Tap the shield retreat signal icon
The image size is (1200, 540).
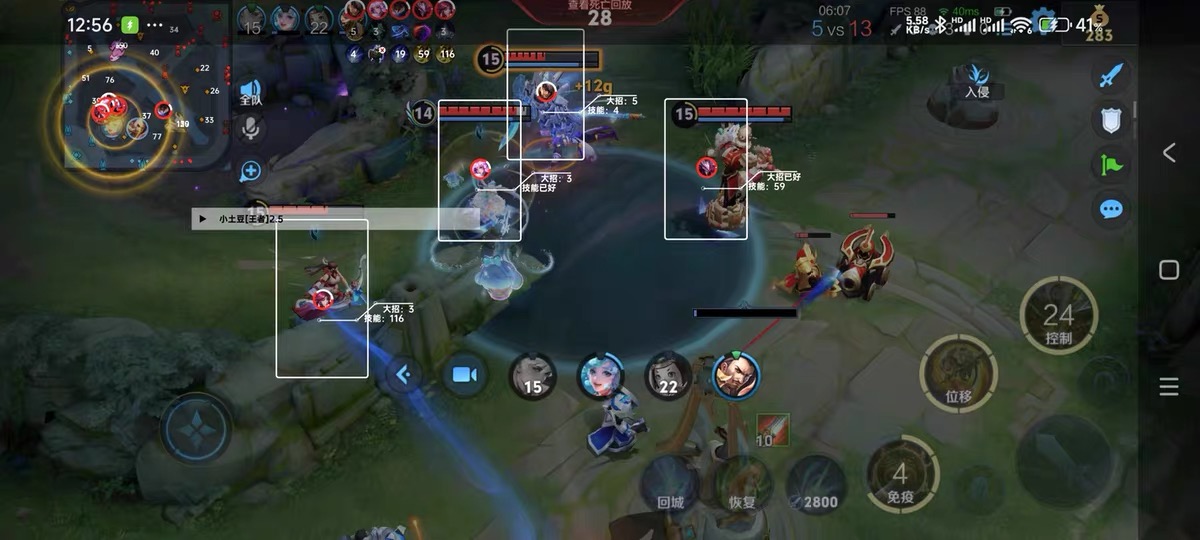(1111, 120)
